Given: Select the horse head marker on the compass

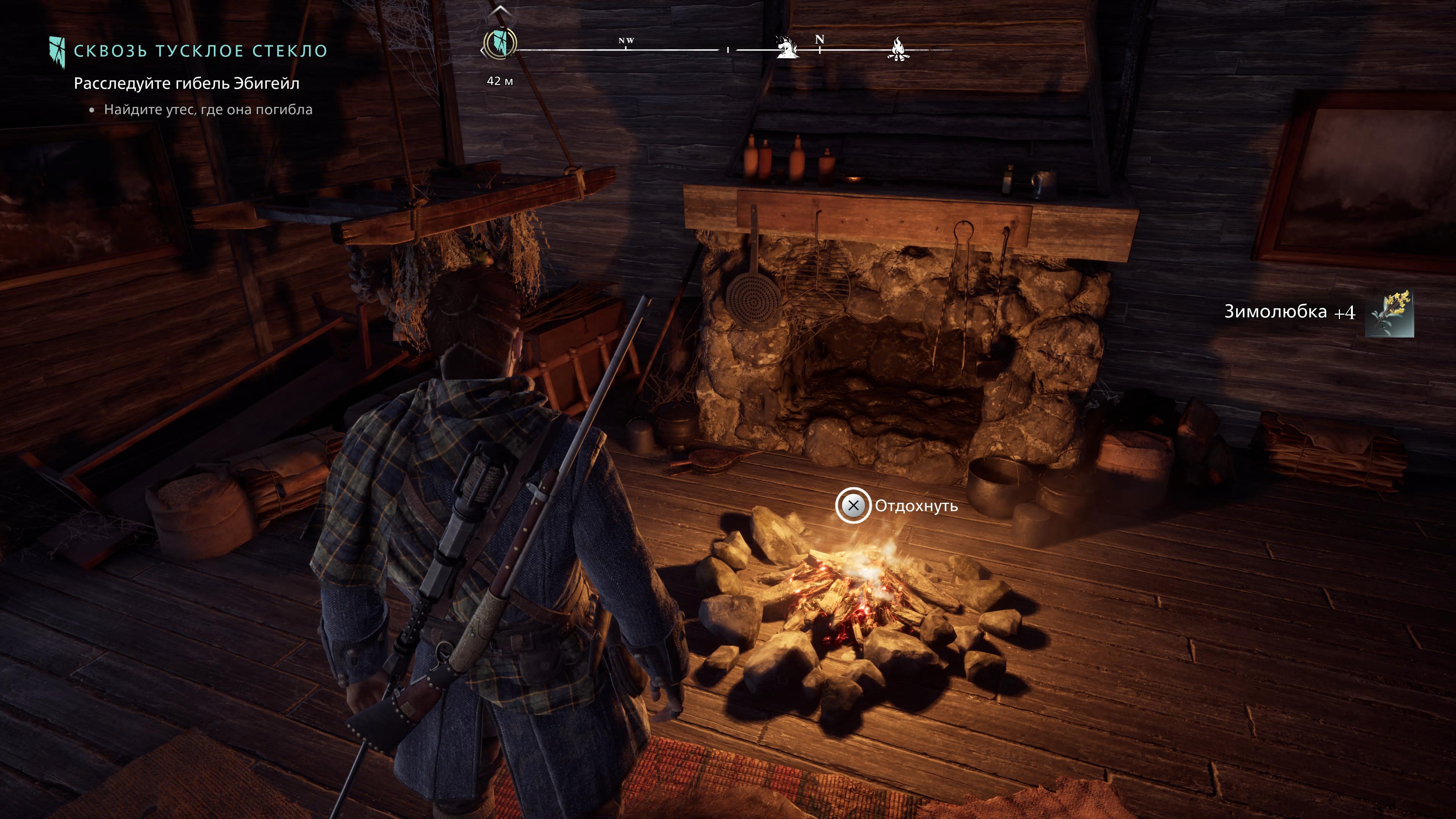Looking at the screenshot, I should (786, 47).
